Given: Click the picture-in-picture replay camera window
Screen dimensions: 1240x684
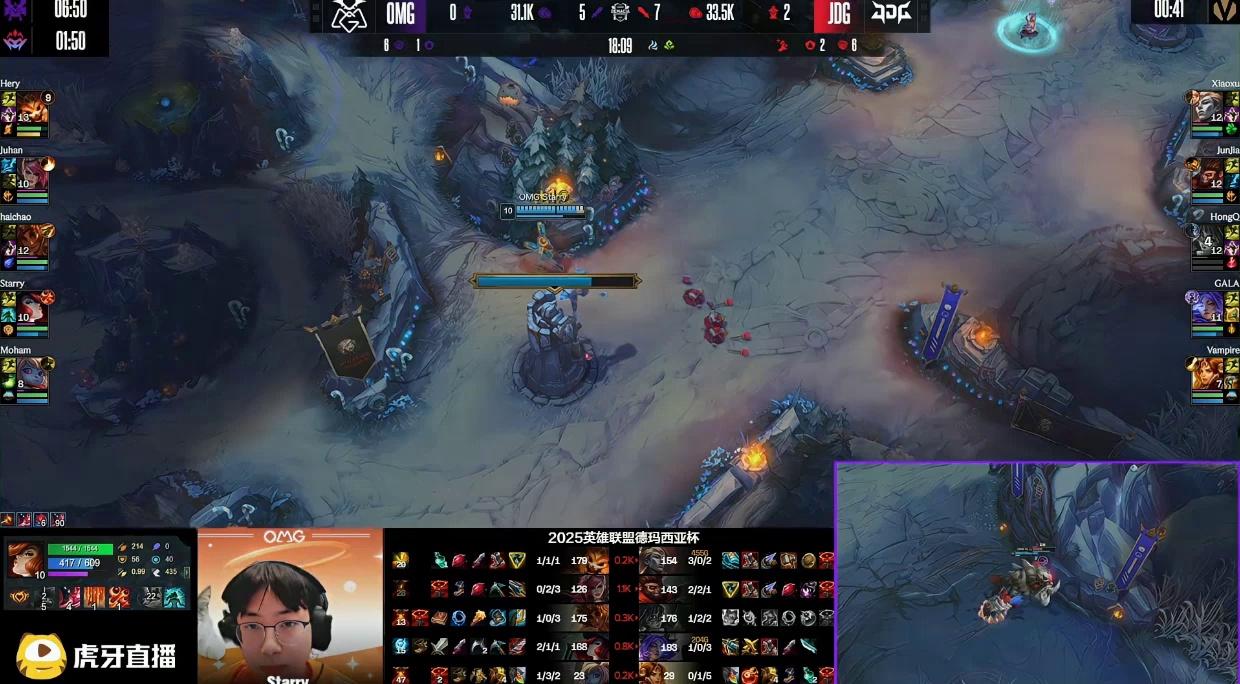Looking at the screenshot, I should (1036, 574).
